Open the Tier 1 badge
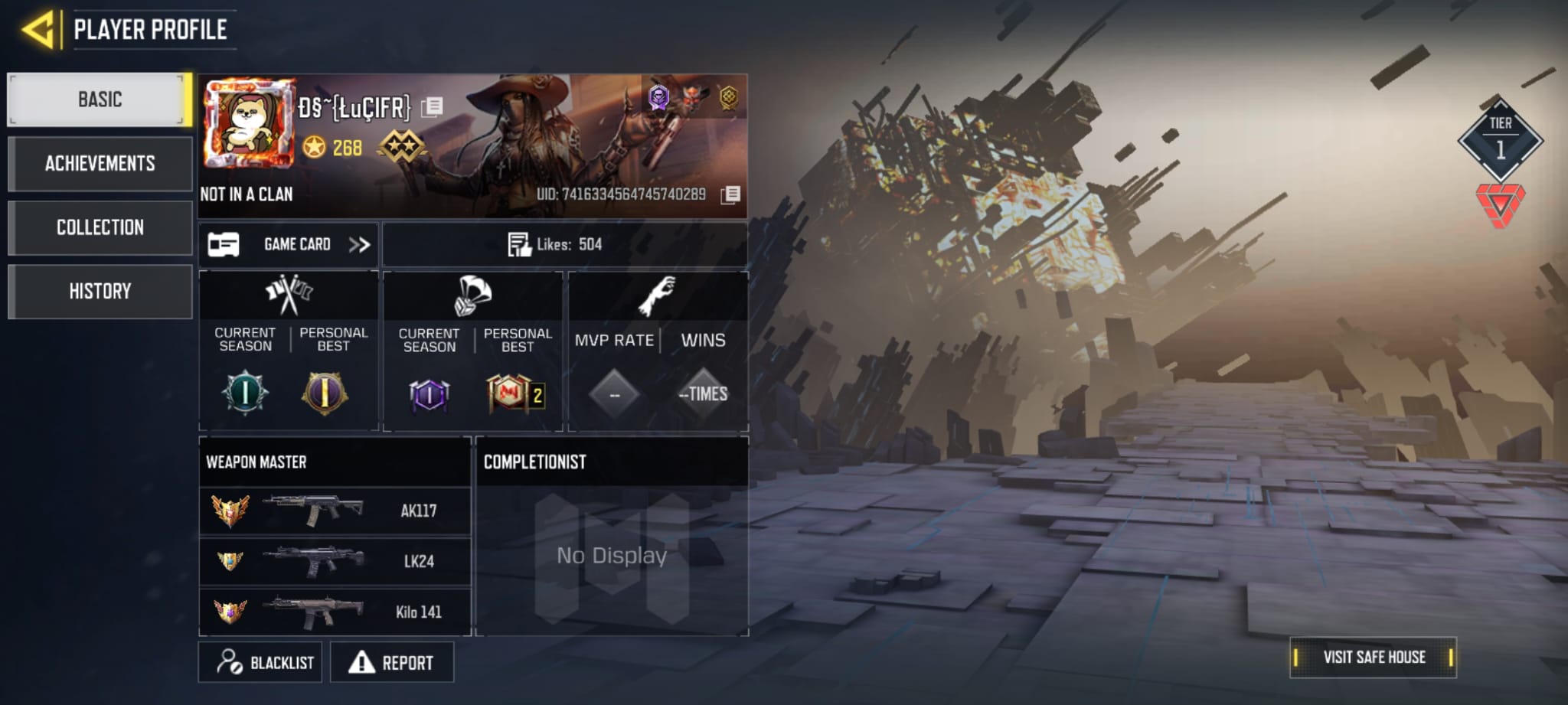The image size is (1568, 705). 1500,139
